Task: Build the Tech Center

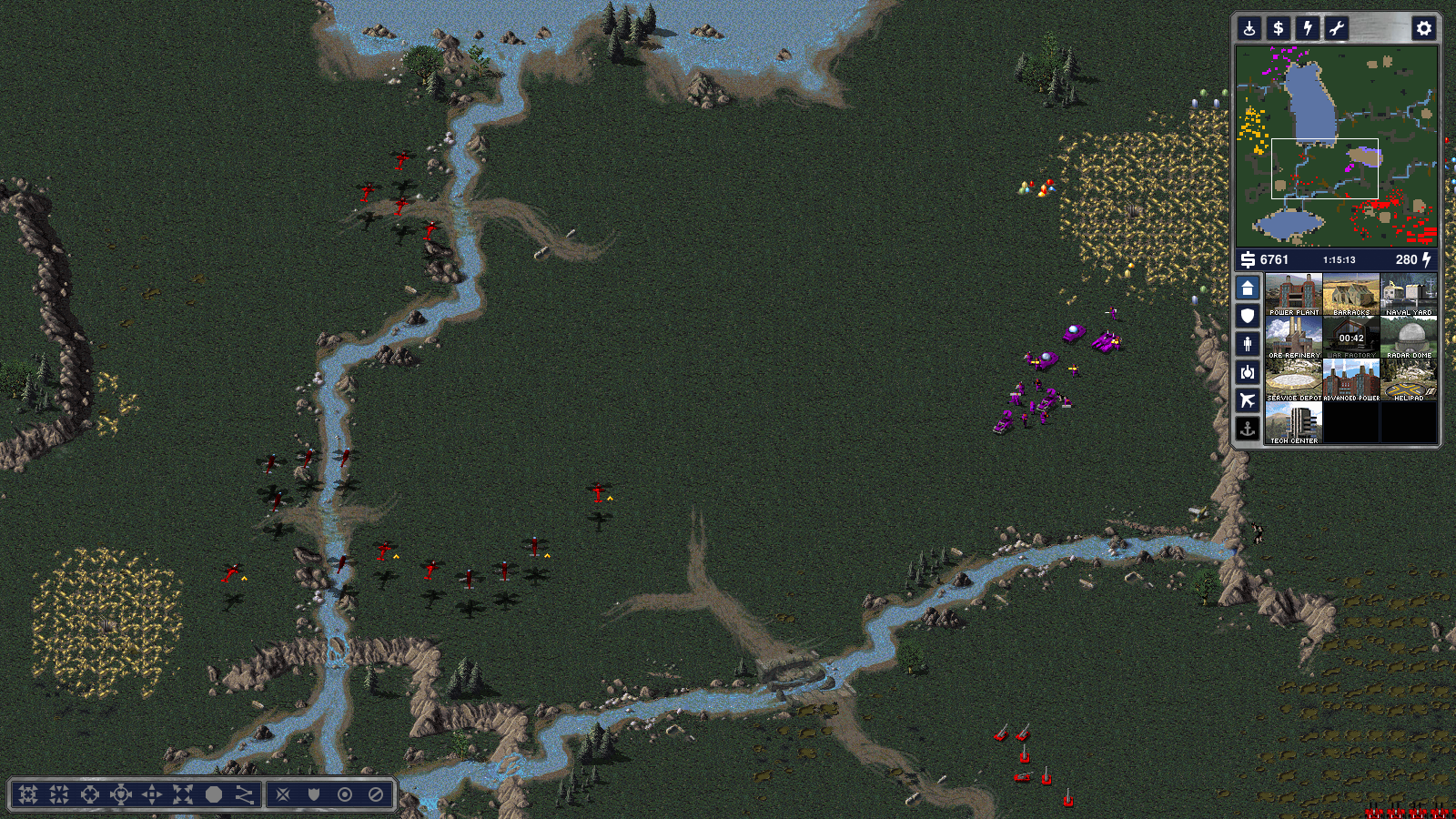Action: (1293, 422)
